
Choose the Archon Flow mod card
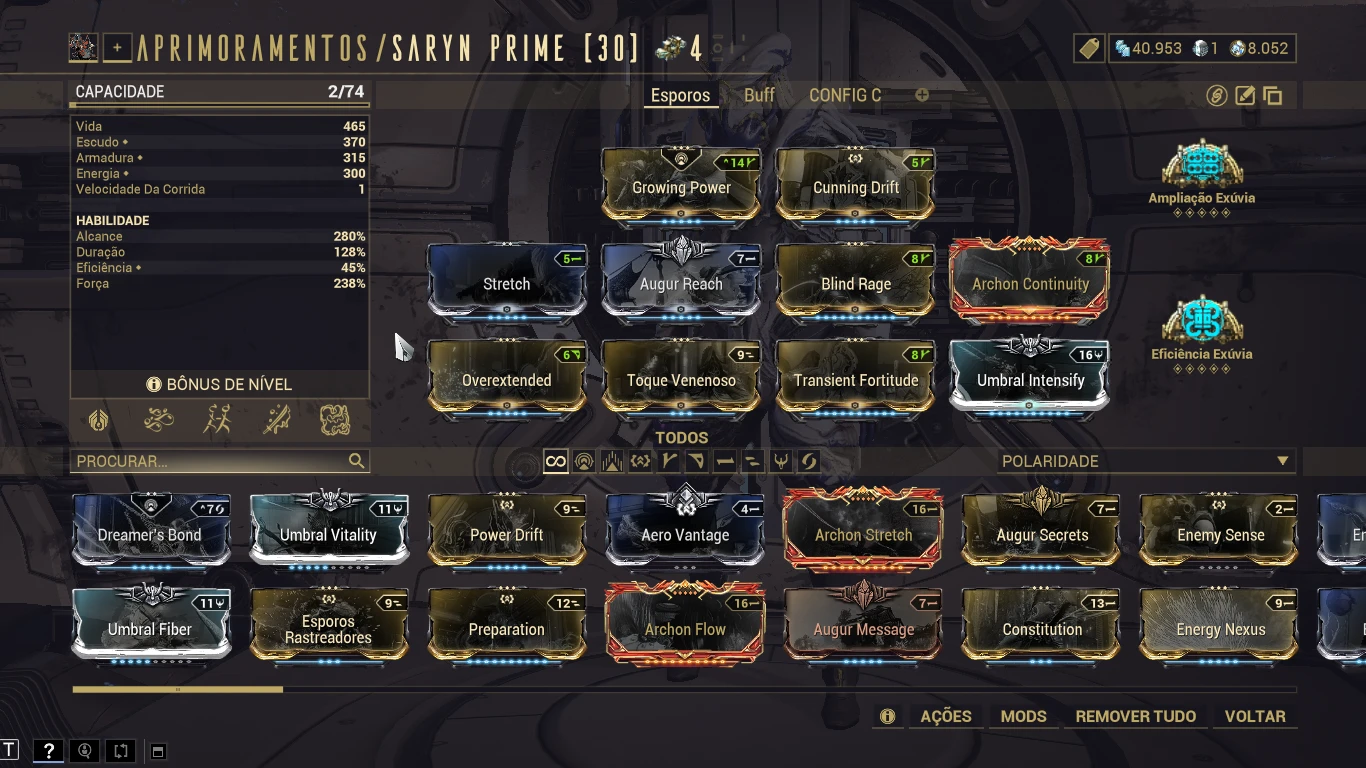685,628
